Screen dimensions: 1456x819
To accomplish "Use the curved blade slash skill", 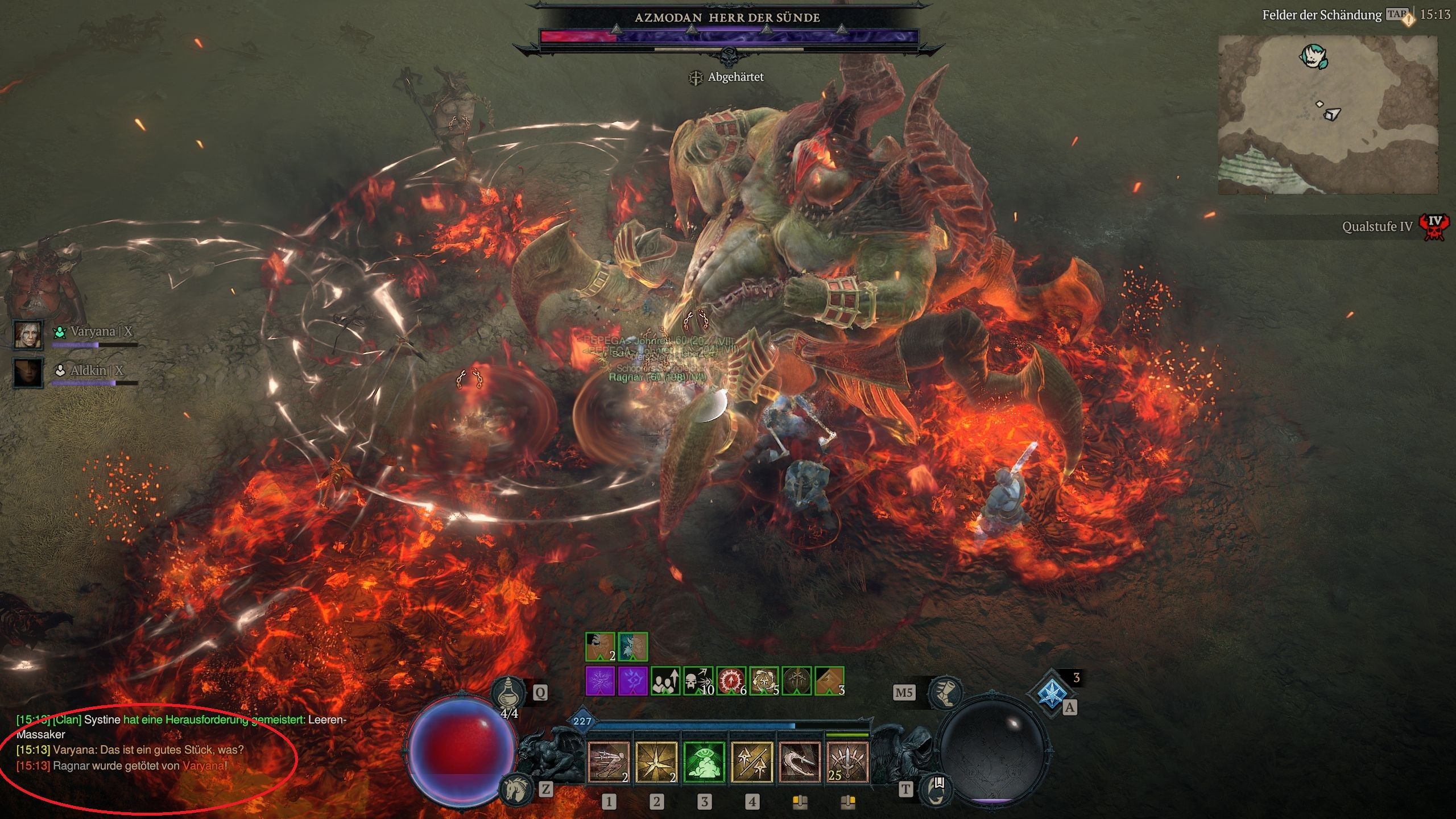I will click(x=799, y=762).
